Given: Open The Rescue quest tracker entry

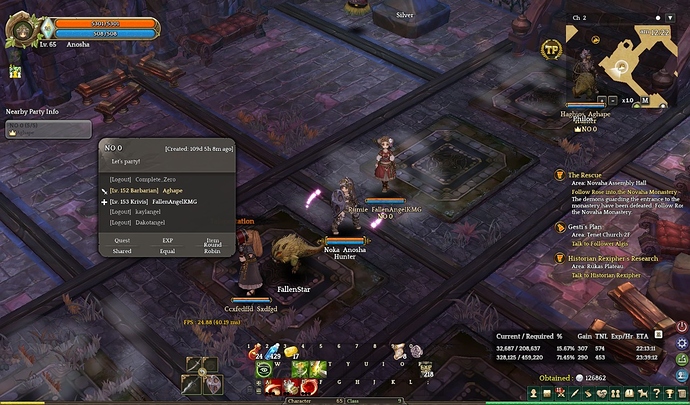Looking at the screenshot, I should tap(590, 175).
